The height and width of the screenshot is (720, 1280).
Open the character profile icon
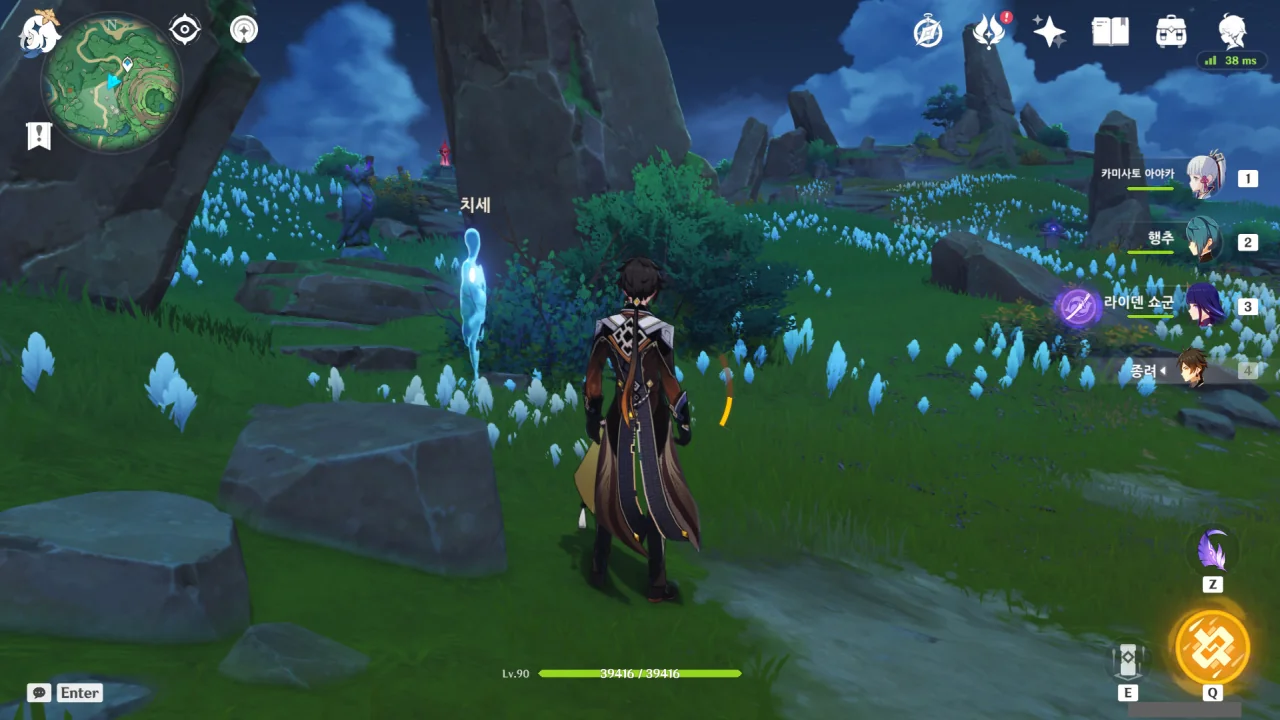point(1232,32)
